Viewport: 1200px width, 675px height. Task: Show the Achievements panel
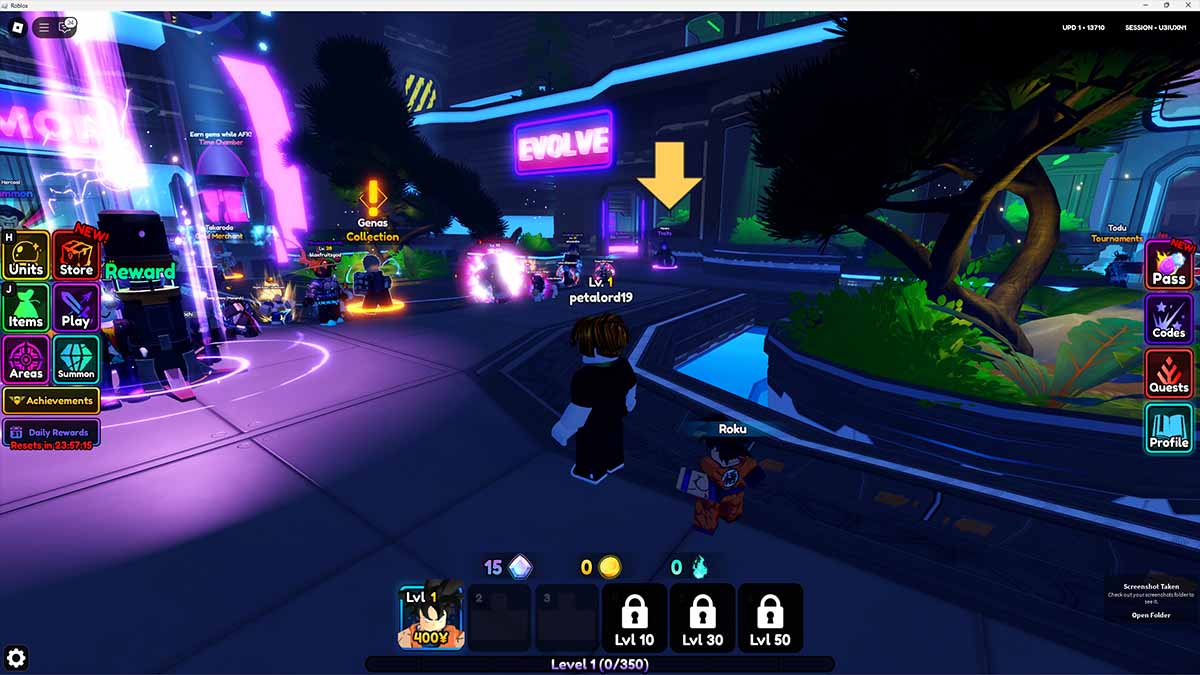(51, 401)
